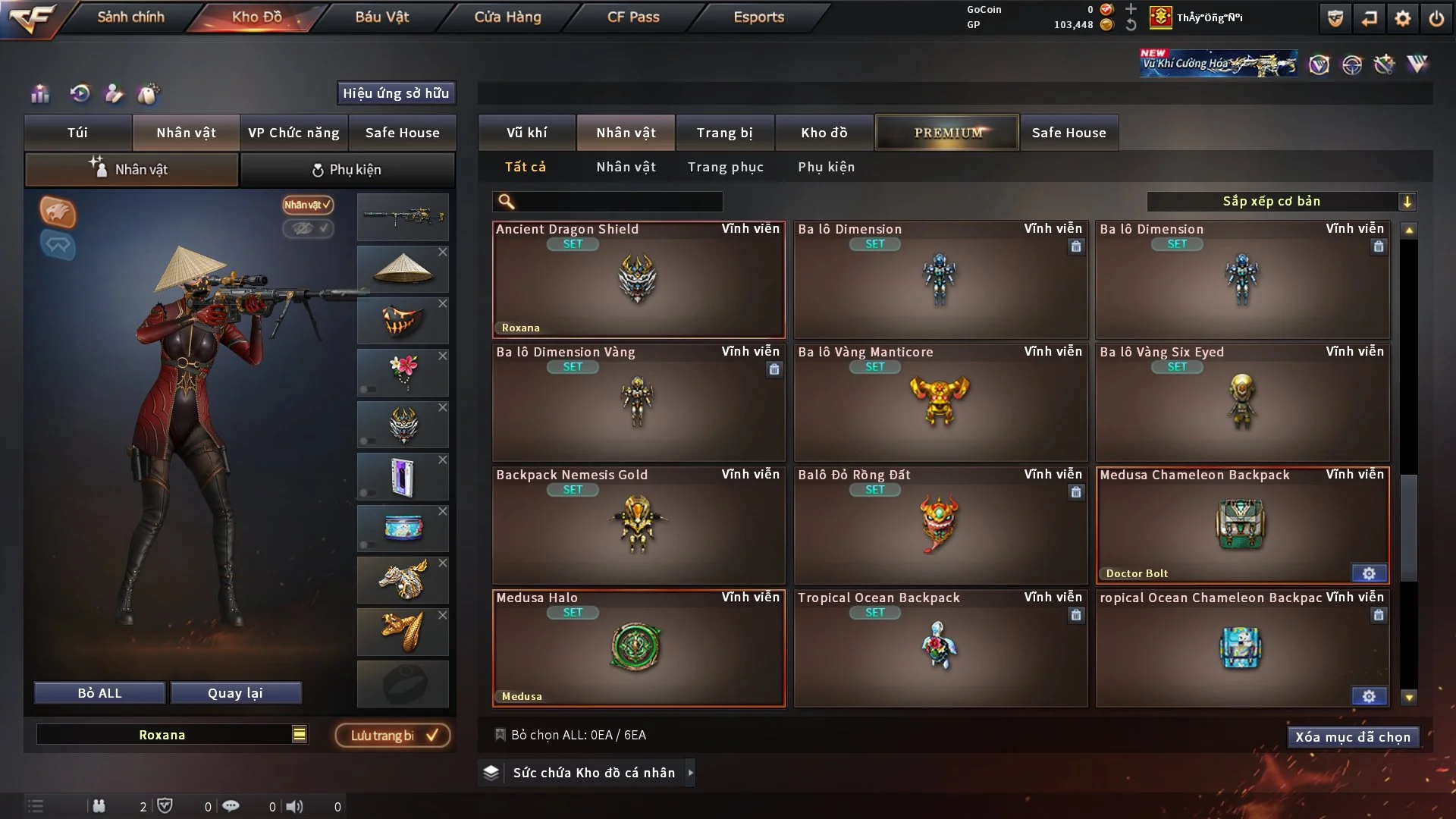Pick the Tropical Ocean Backpack item

coord(940,649)
